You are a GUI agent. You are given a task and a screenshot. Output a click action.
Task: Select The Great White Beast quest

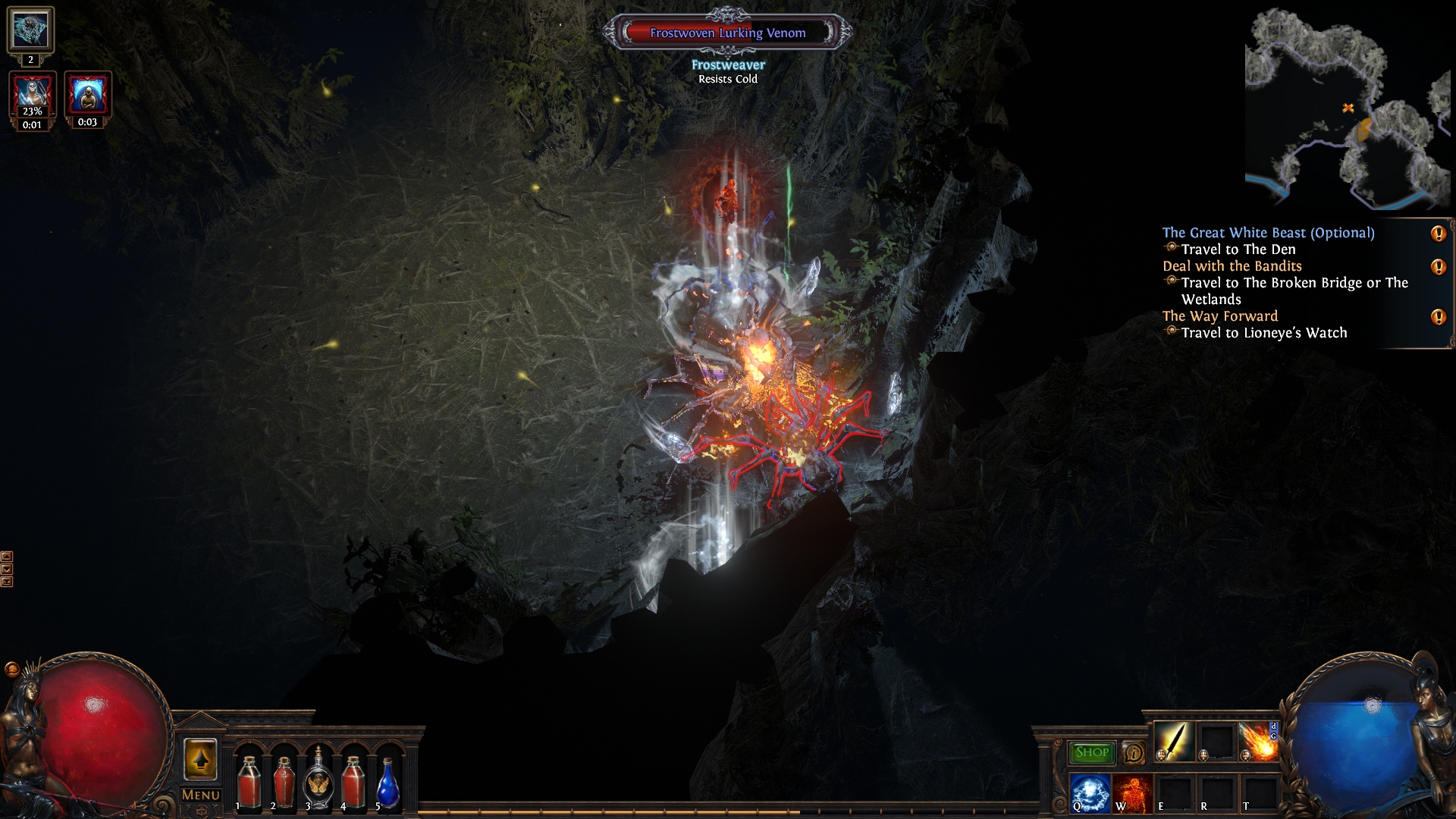point(1268,233)
